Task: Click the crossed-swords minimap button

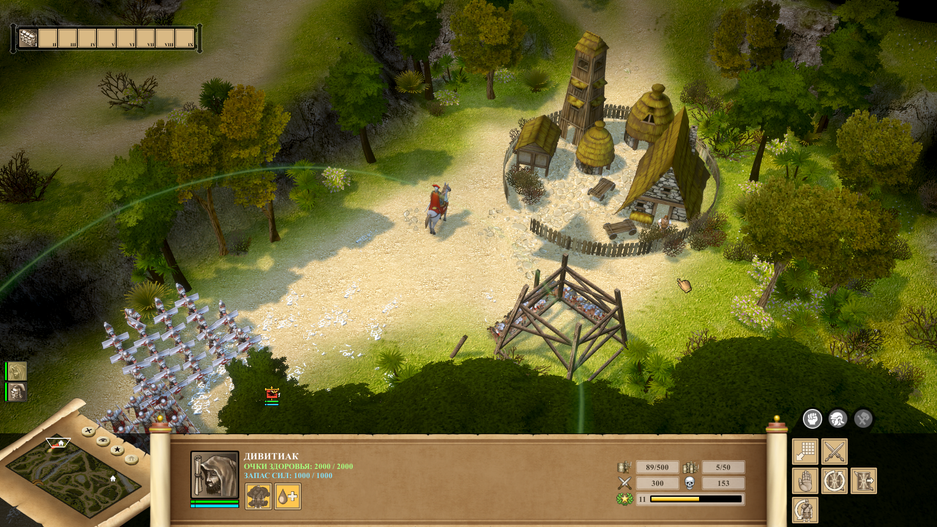Action: click(x=87, y=432)
